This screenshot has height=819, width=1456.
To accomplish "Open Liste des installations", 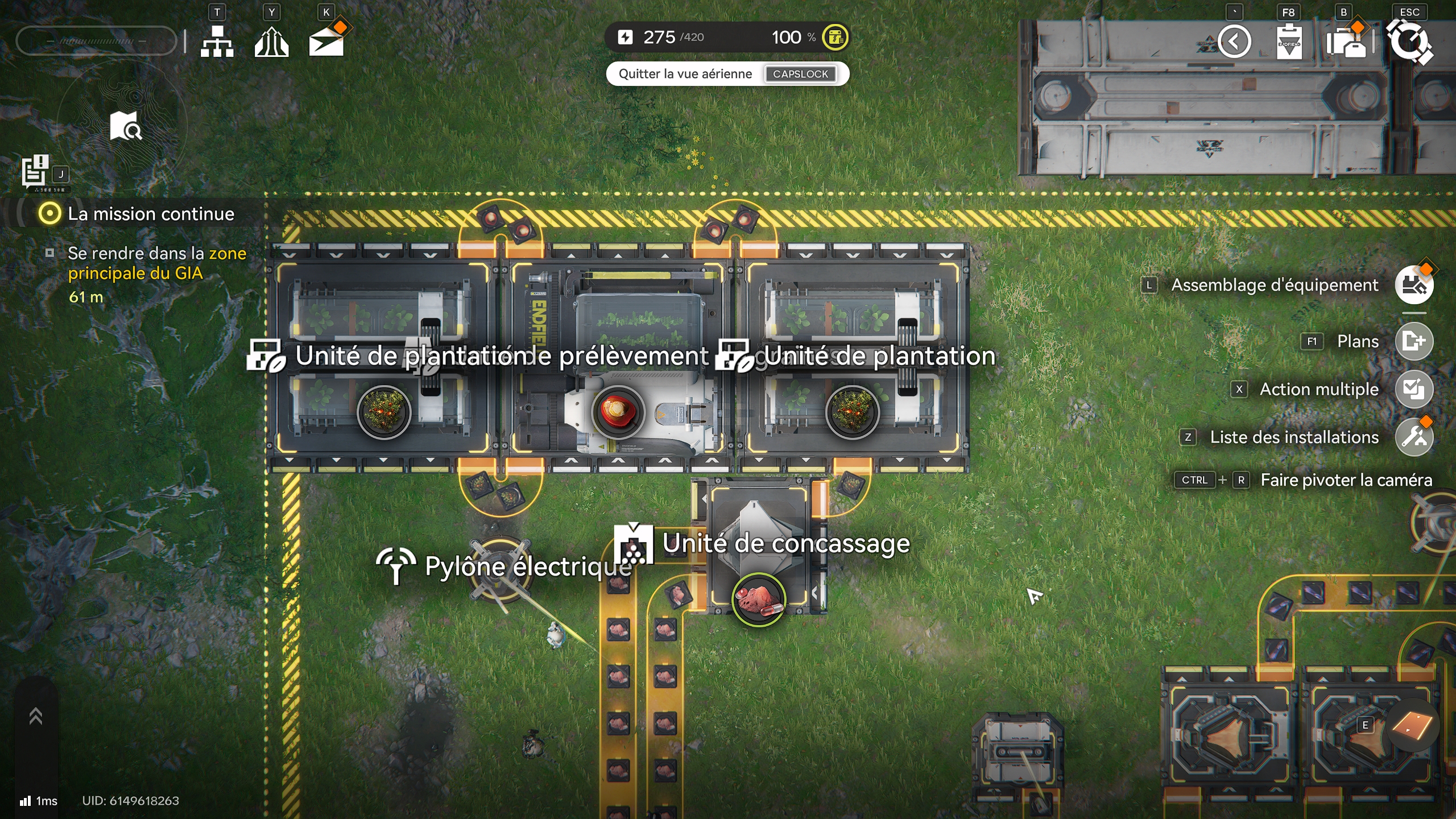I will 1414,437.
